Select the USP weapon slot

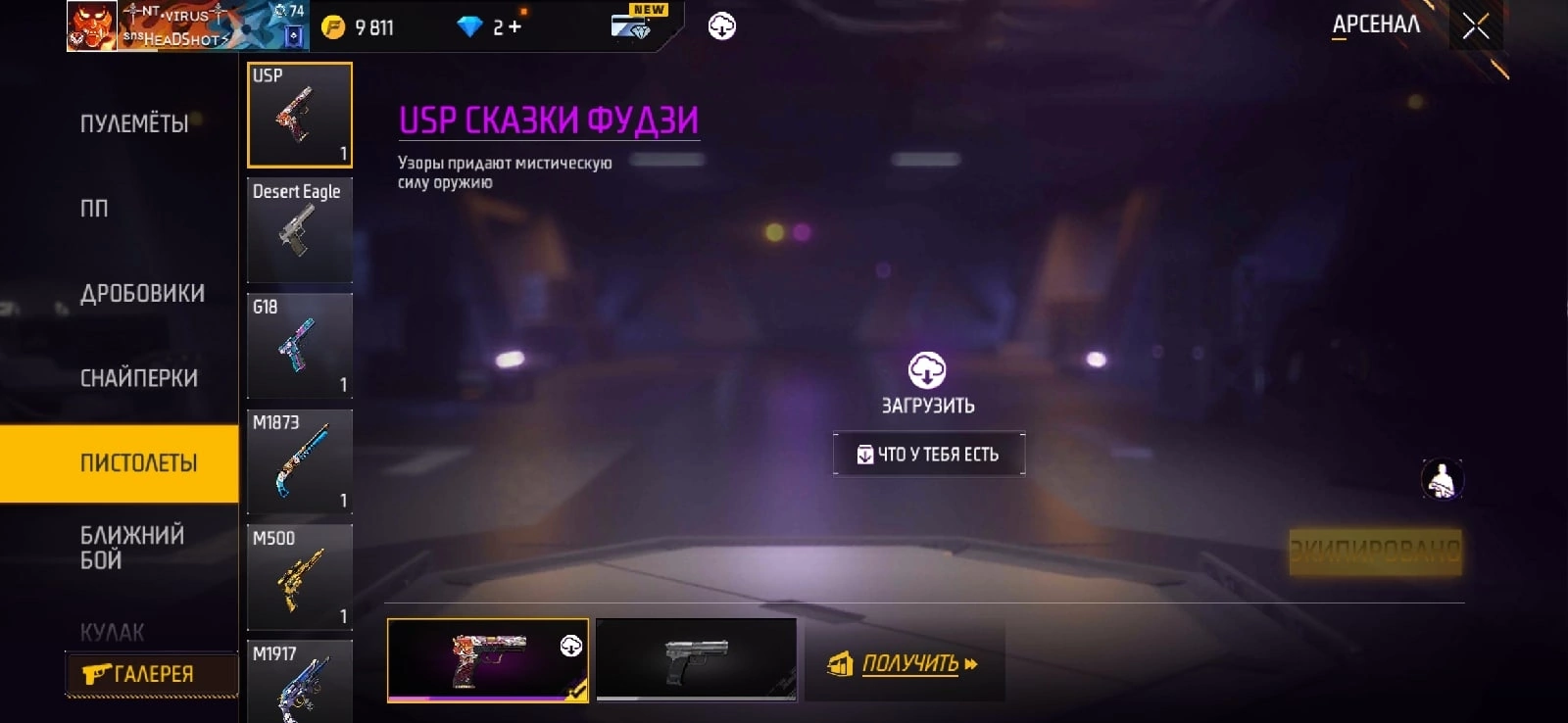click(299, 116)
